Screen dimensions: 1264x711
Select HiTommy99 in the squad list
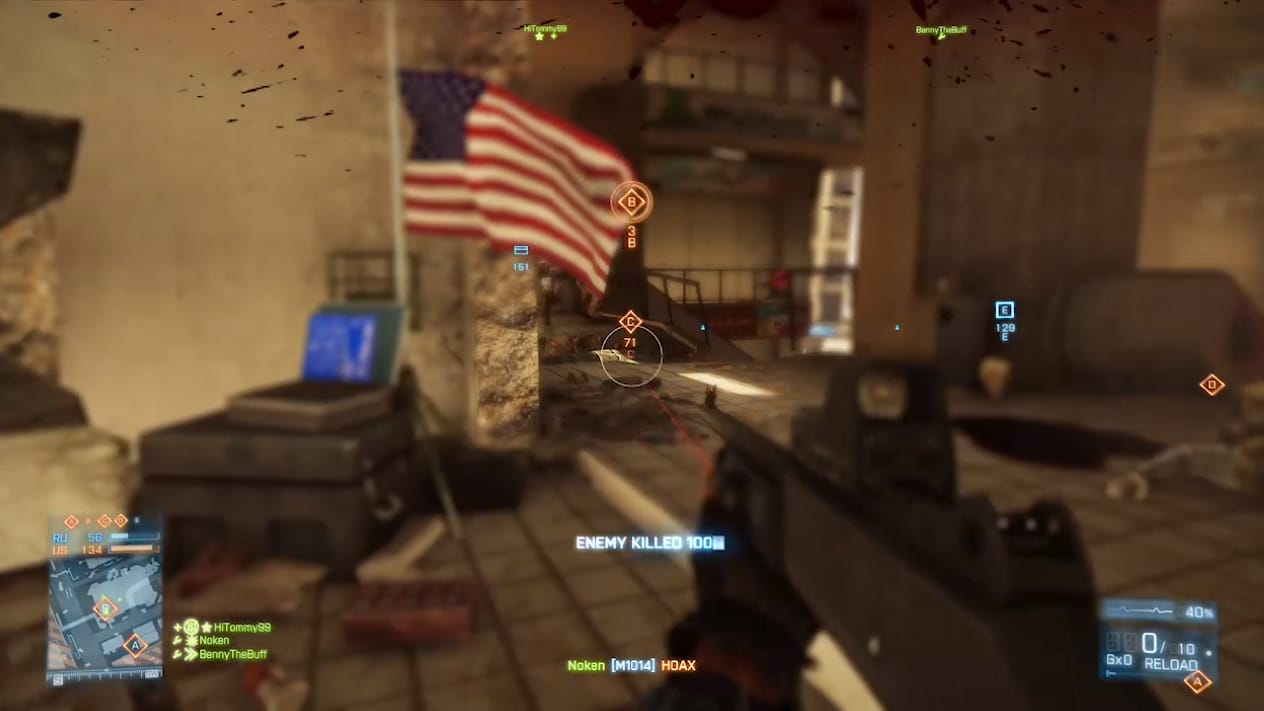coord(242,627)
